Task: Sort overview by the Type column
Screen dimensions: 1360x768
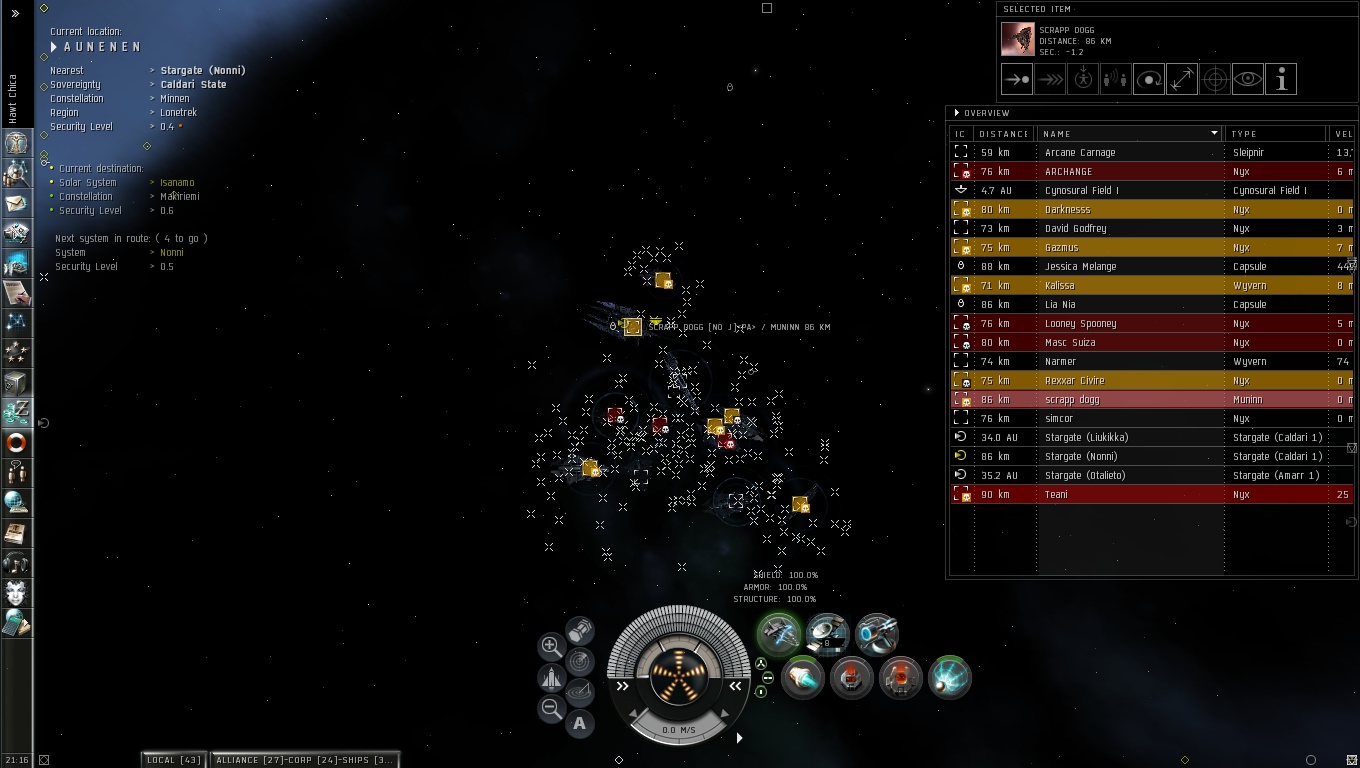Action: pos(1270,134)
